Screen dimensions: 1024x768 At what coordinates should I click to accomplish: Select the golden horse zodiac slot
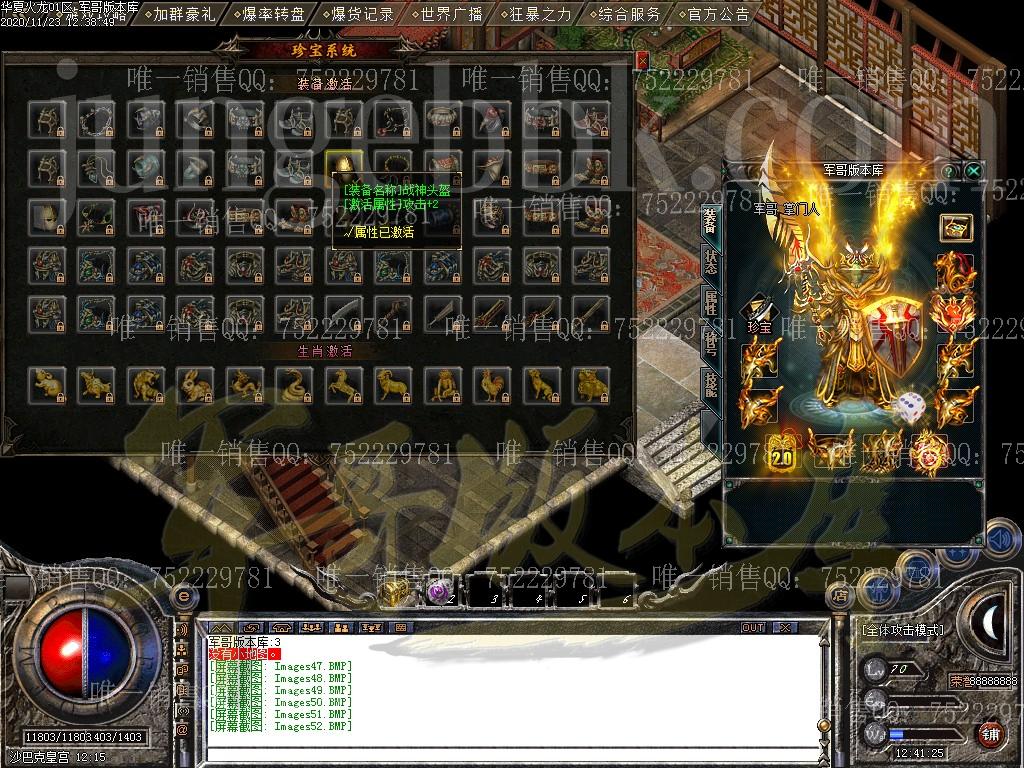[341, 382]
